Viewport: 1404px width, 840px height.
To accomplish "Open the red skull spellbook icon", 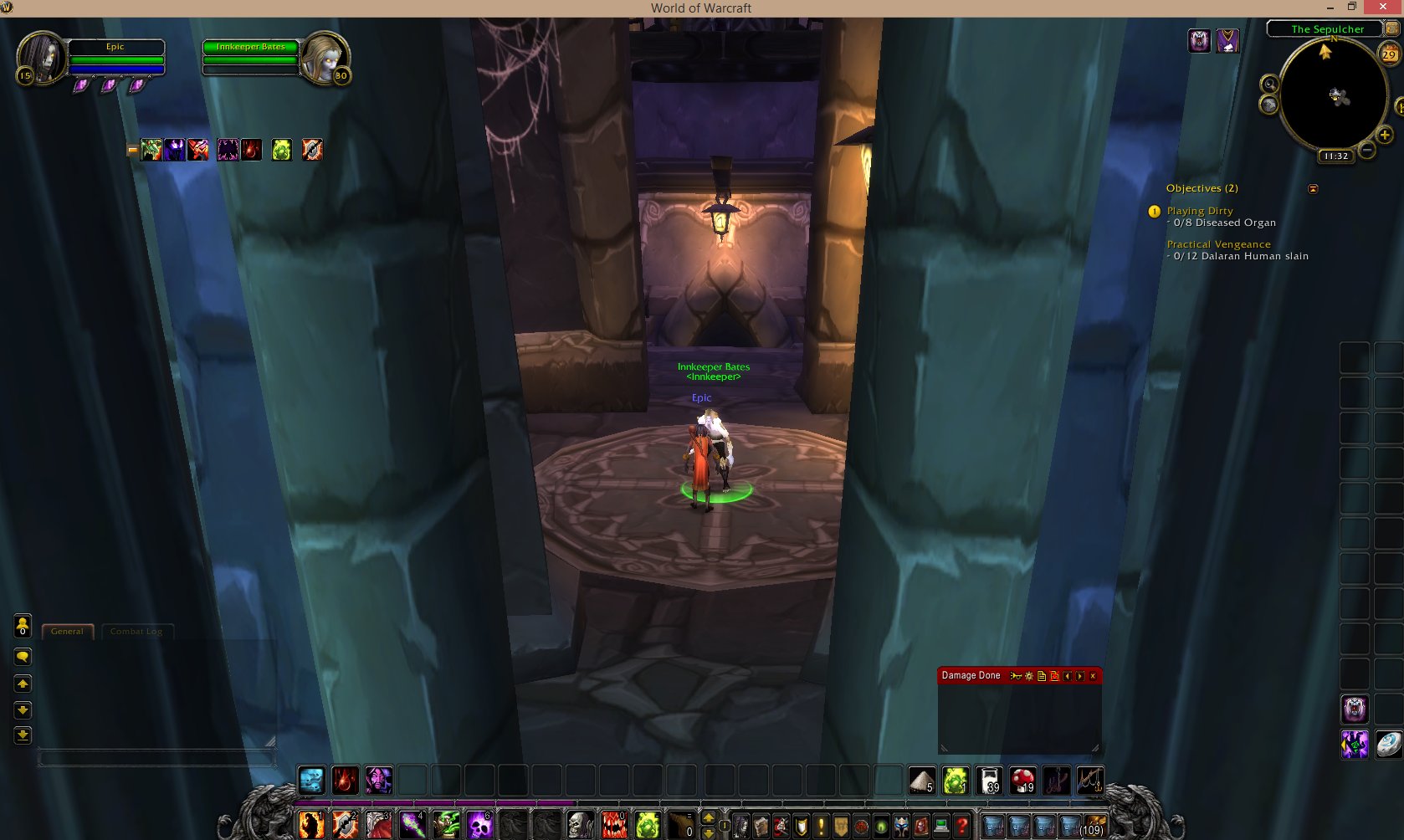I will (920, 824).
